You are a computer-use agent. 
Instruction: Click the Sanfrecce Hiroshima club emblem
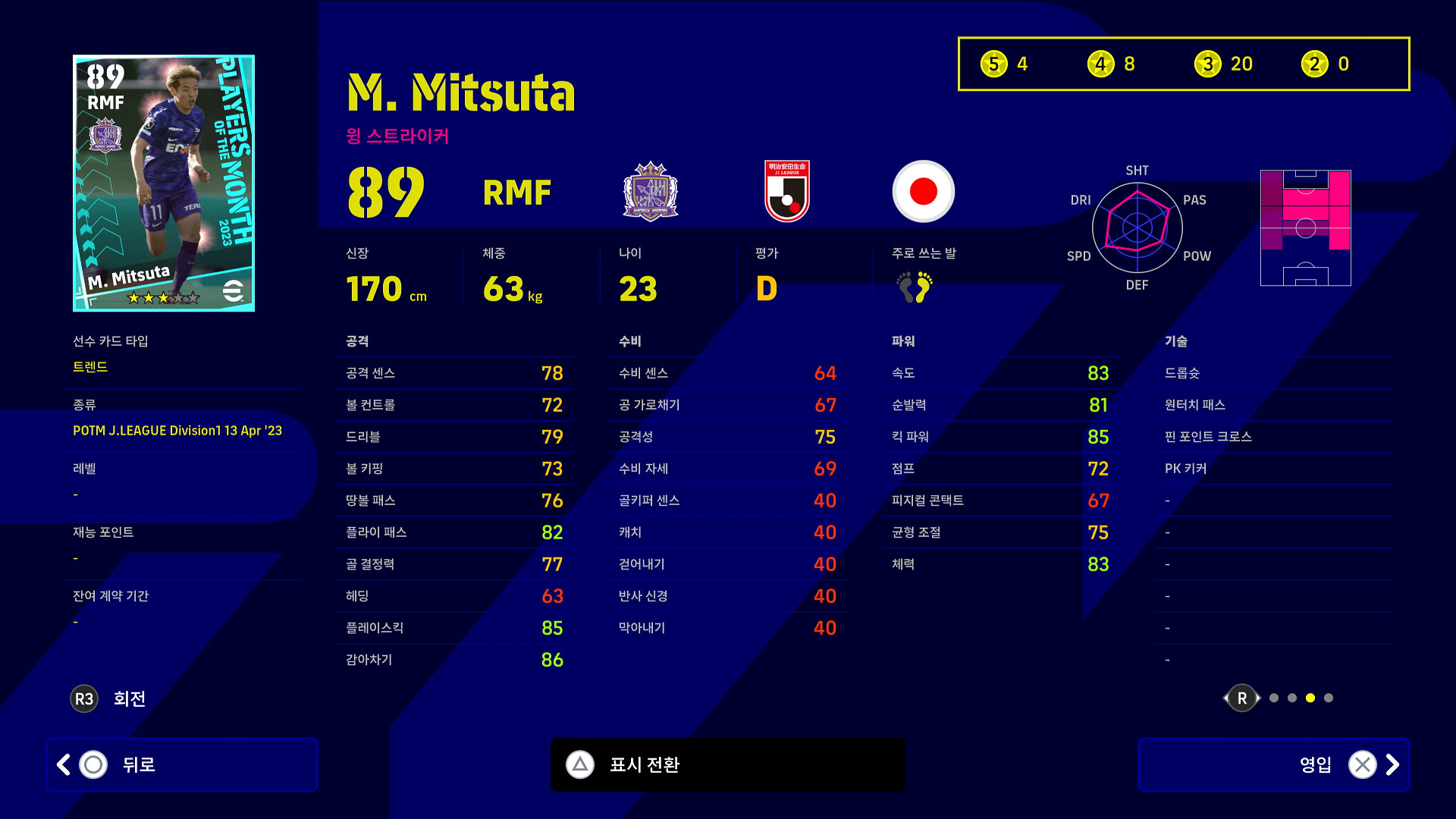(651, 191)
